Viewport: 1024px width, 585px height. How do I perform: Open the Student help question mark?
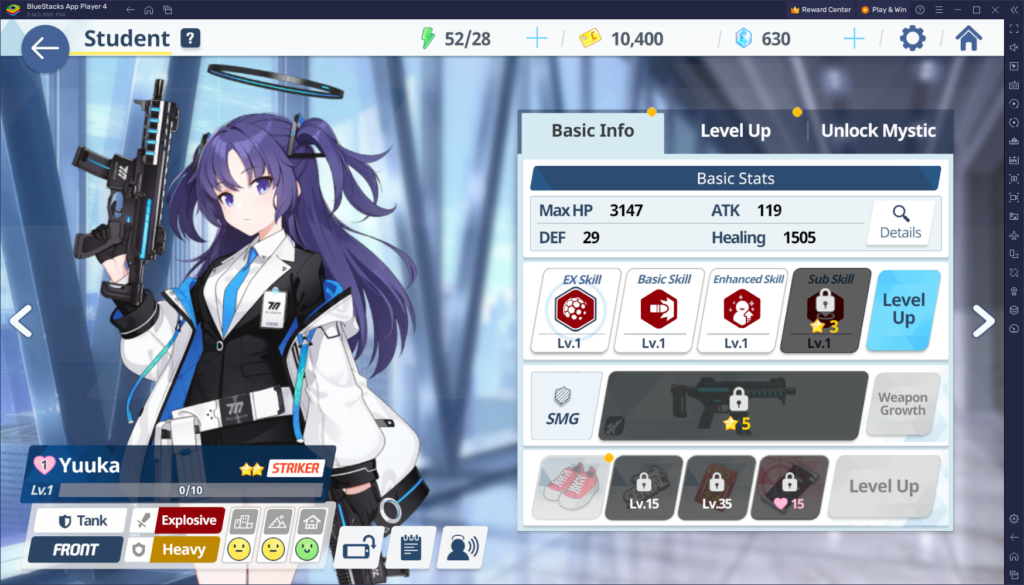190,39
